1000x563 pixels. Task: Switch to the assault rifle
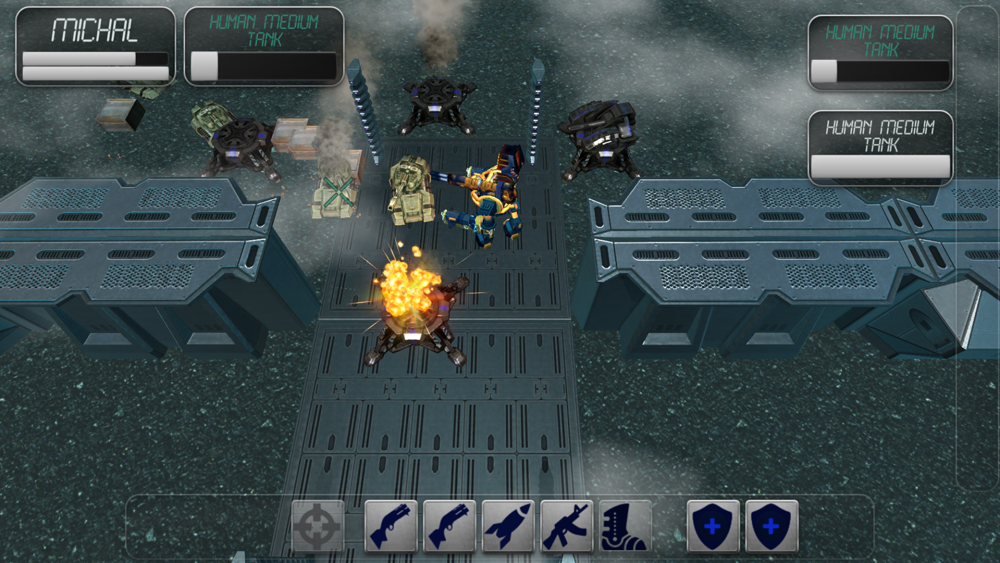567,526
